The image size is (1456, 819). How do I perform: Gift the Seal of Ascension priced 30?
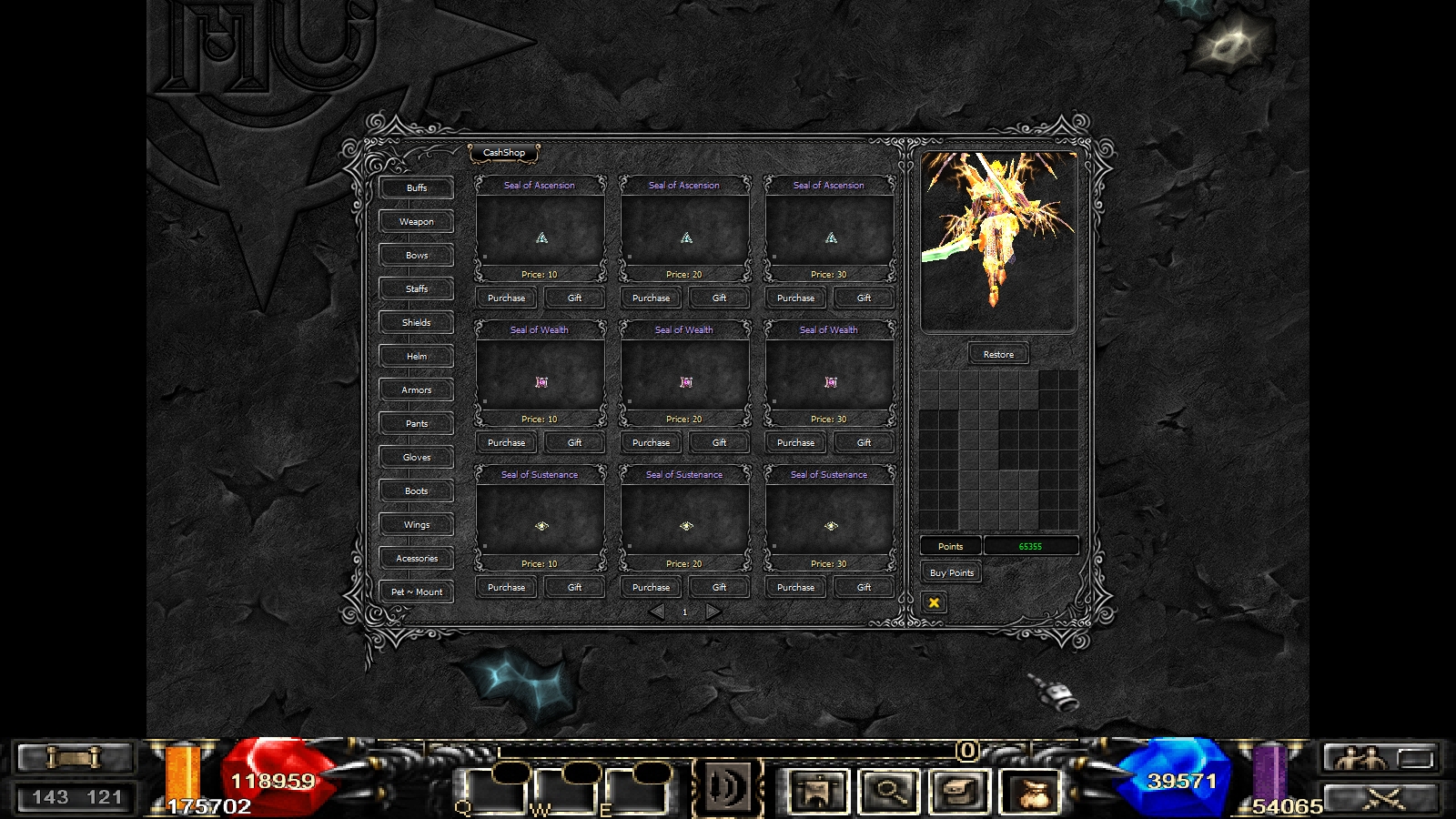[864, 298]
